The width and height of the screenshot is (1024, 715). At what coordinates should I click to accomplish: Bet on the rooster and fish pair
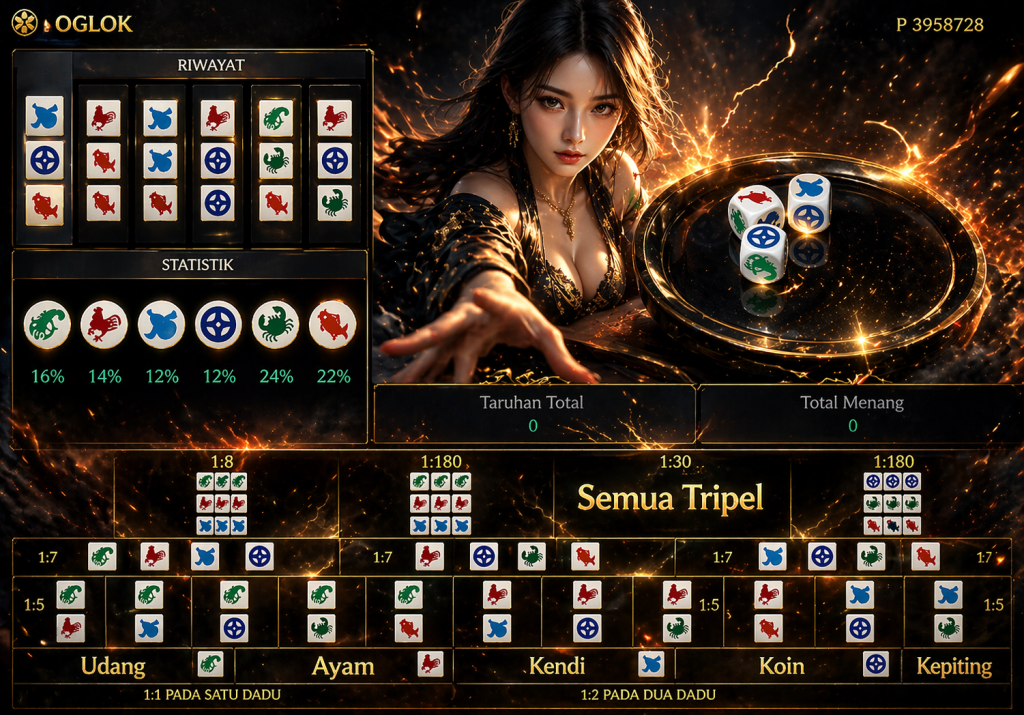click(768, 611)
